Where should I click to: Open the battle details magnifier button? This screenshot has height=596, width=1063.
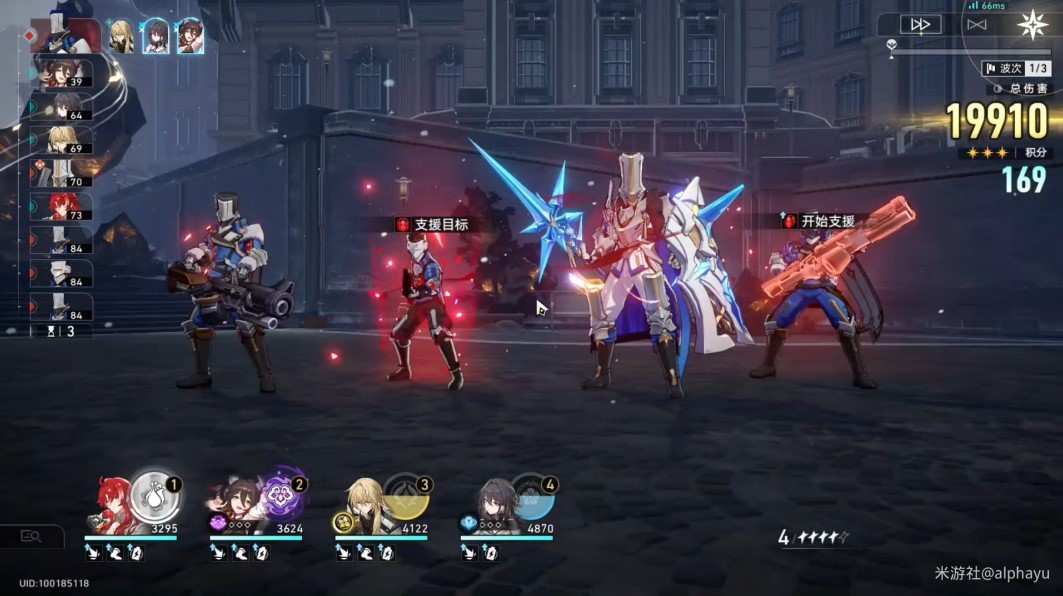pyautogui.click(x=31, y=537)
